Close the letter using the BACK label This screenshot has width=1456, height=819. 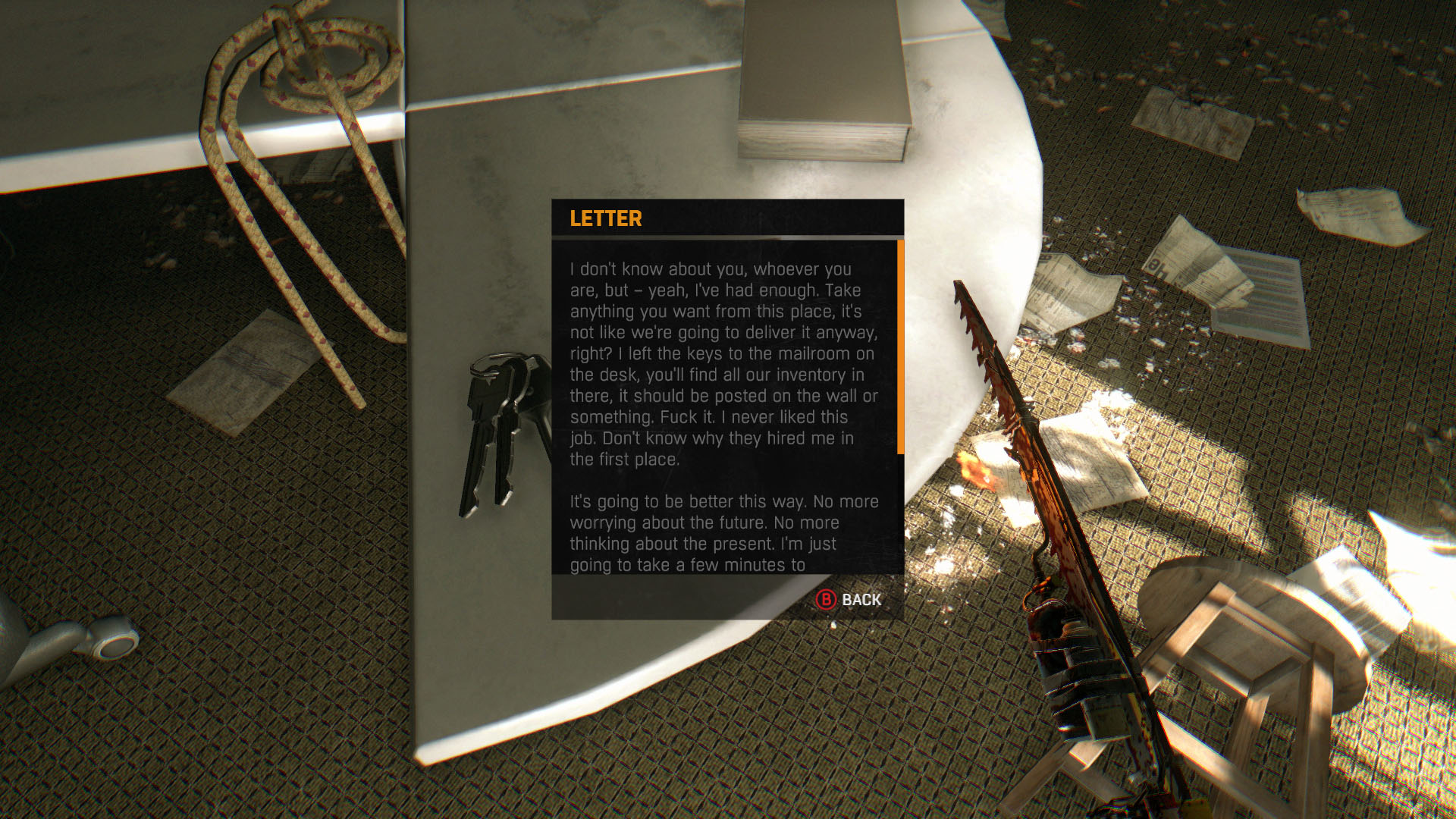(860, 600)
